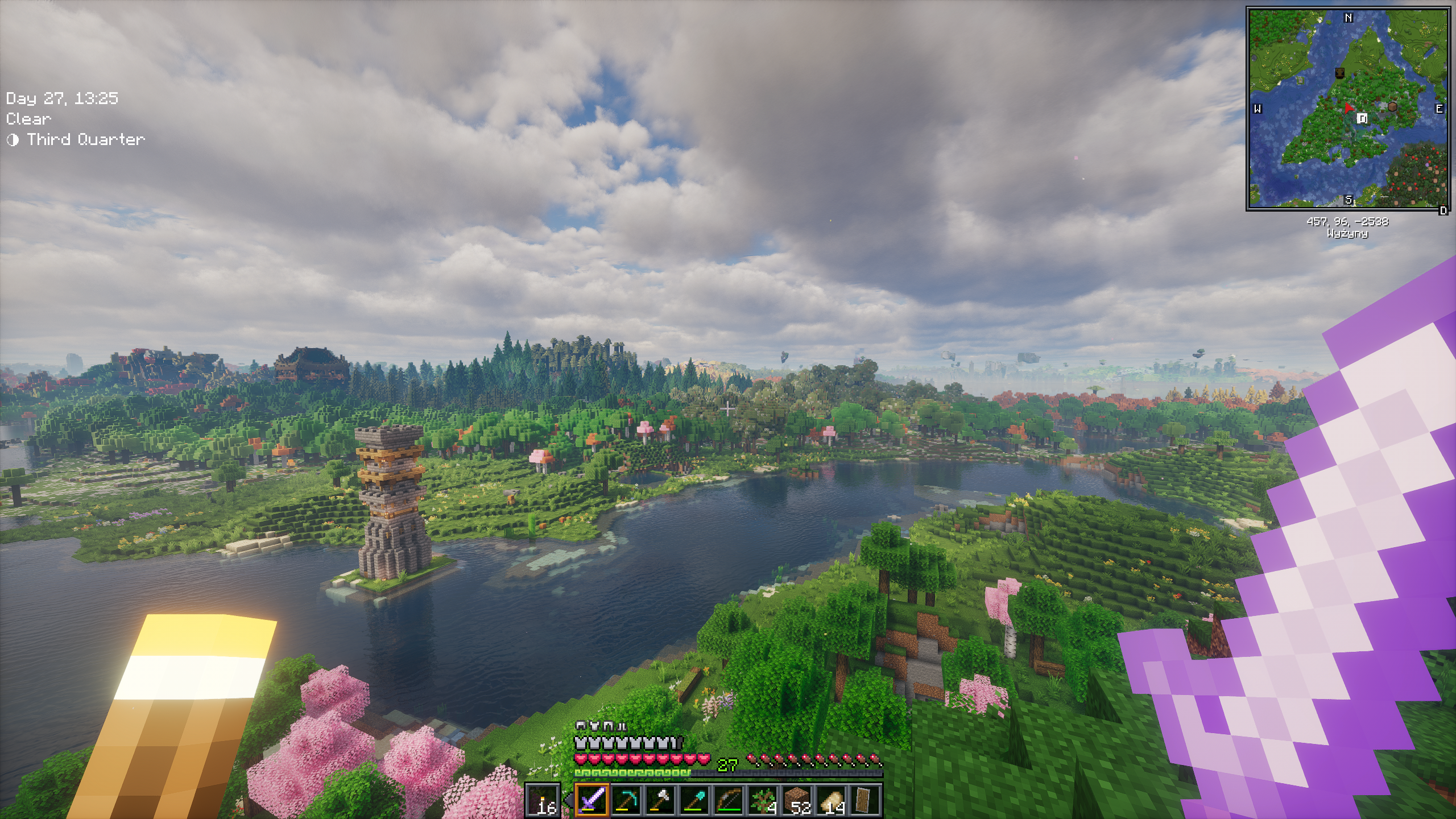Select the diamond pickaxe slot
Image resolution: width=1456 pixels, height=819 pixels.
point(626,800)
